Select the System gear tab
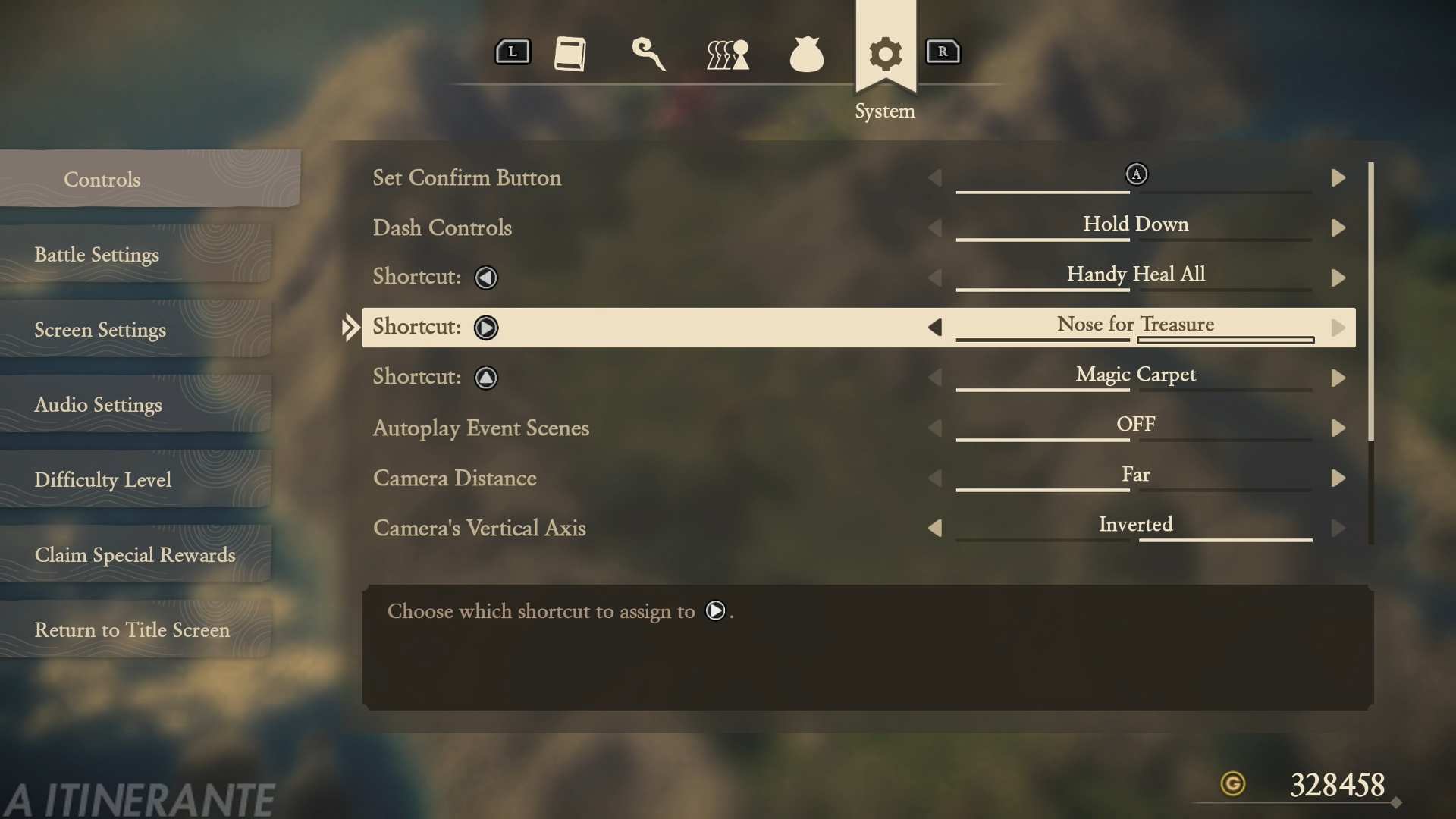Viewport: 1456px width, 819px height. pos(885,55)
